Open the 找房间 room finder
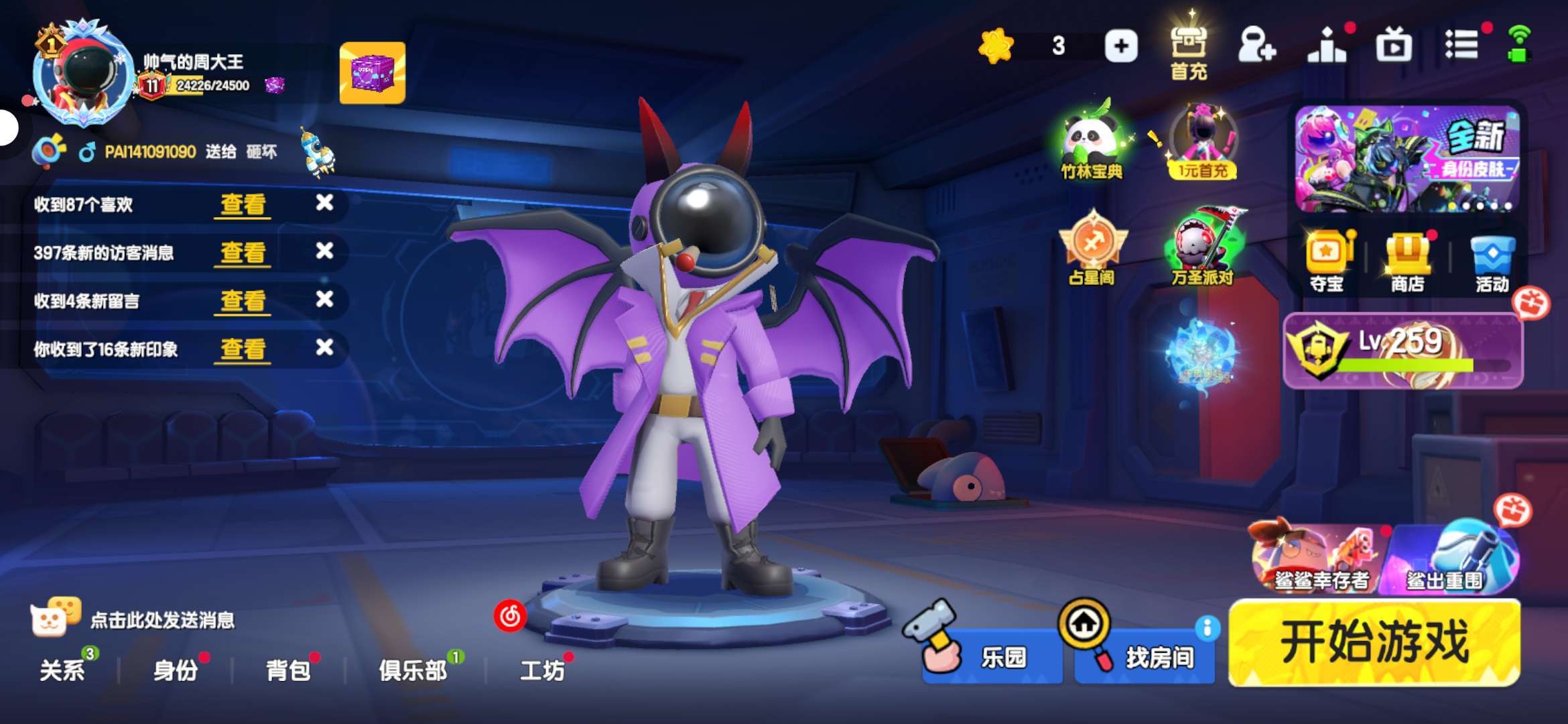 coord(1145,656)
